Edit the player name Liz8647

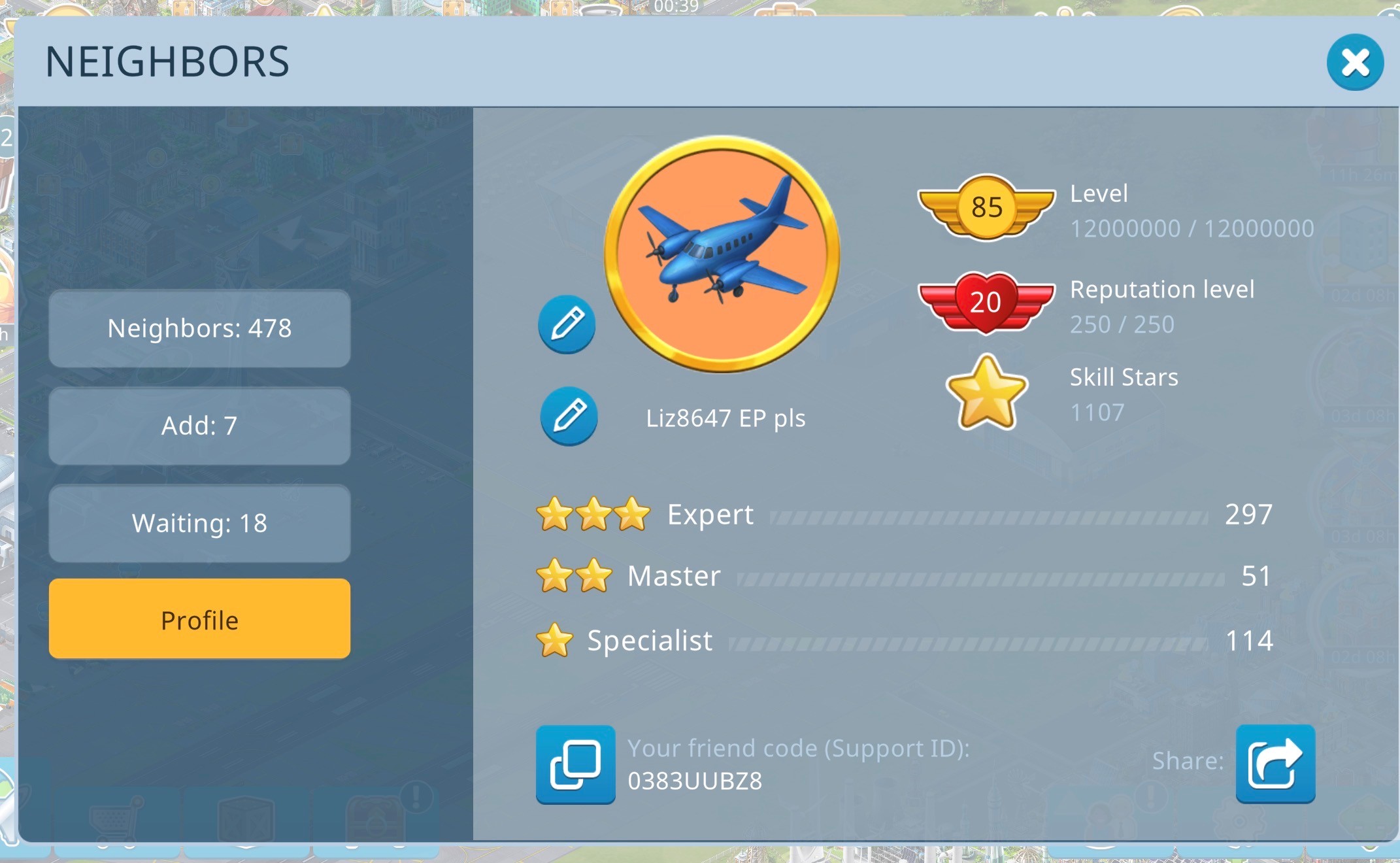point(569,416)
